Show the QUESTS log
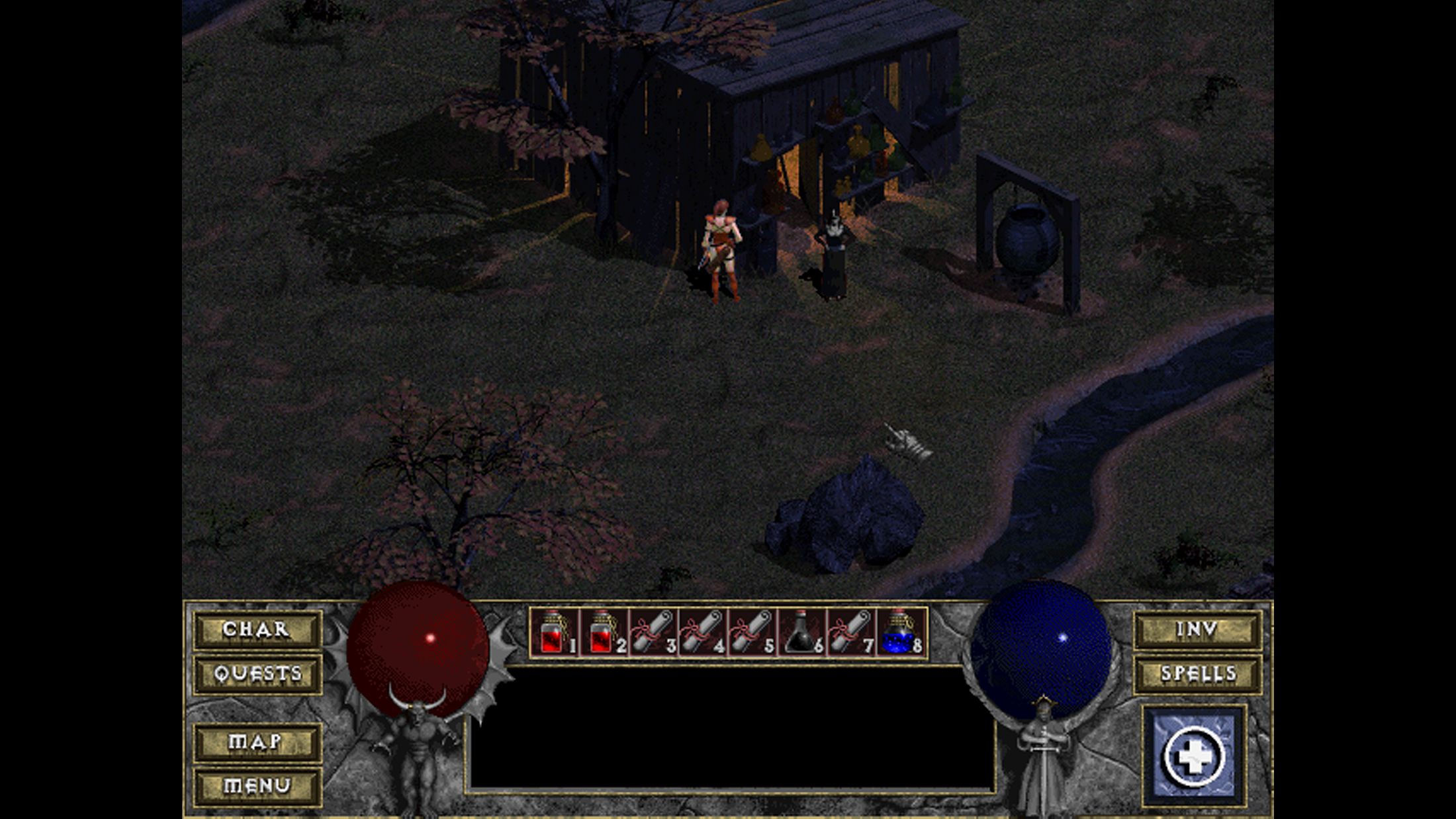Screen dimensions: 1456x819 257,674
